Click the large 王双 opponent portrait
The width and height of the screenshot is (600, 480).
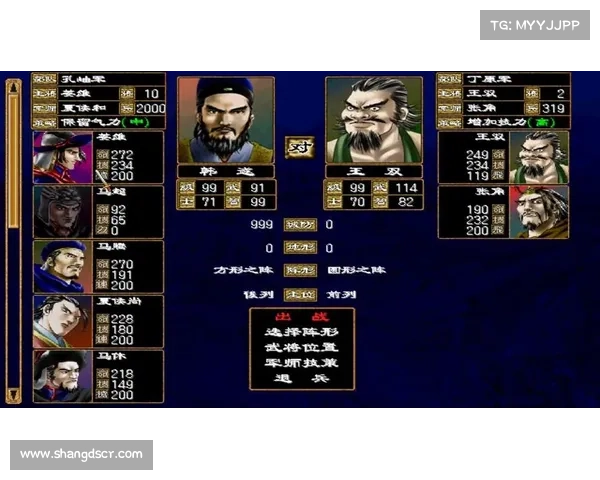(373, 120)
